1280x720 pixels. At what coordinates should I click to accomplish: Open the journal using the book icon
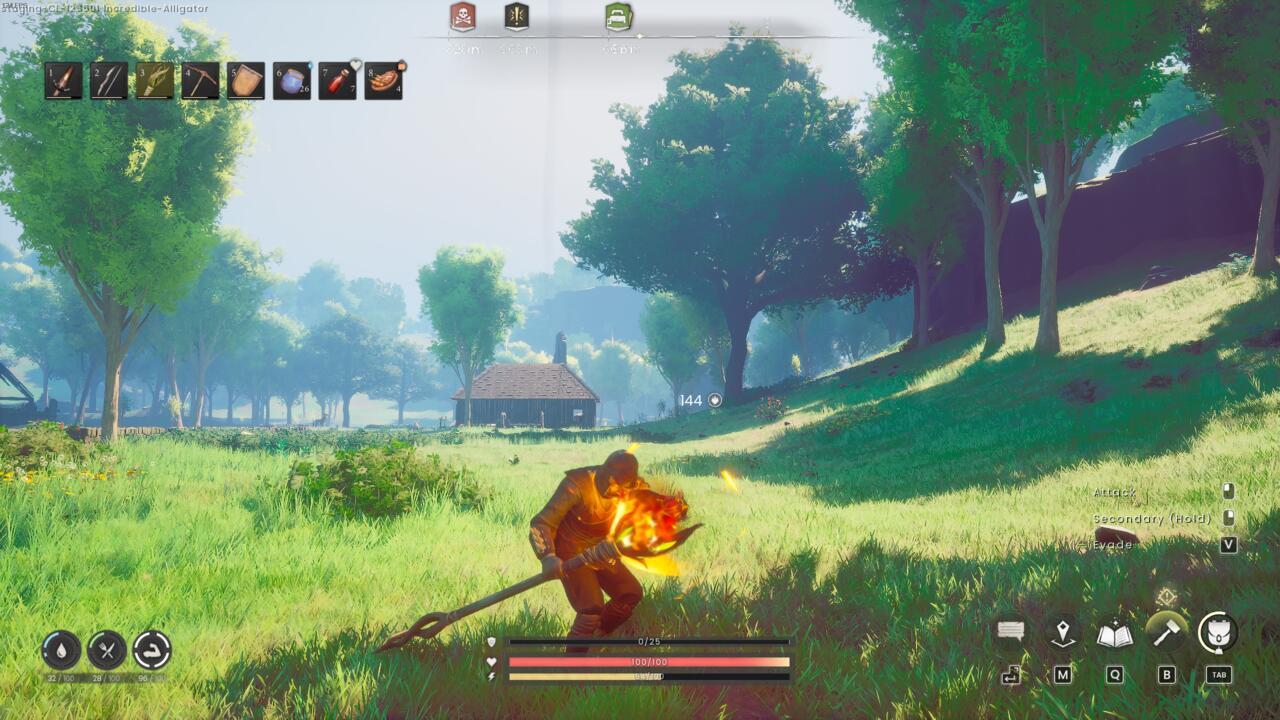click(x=1113, y=631)
